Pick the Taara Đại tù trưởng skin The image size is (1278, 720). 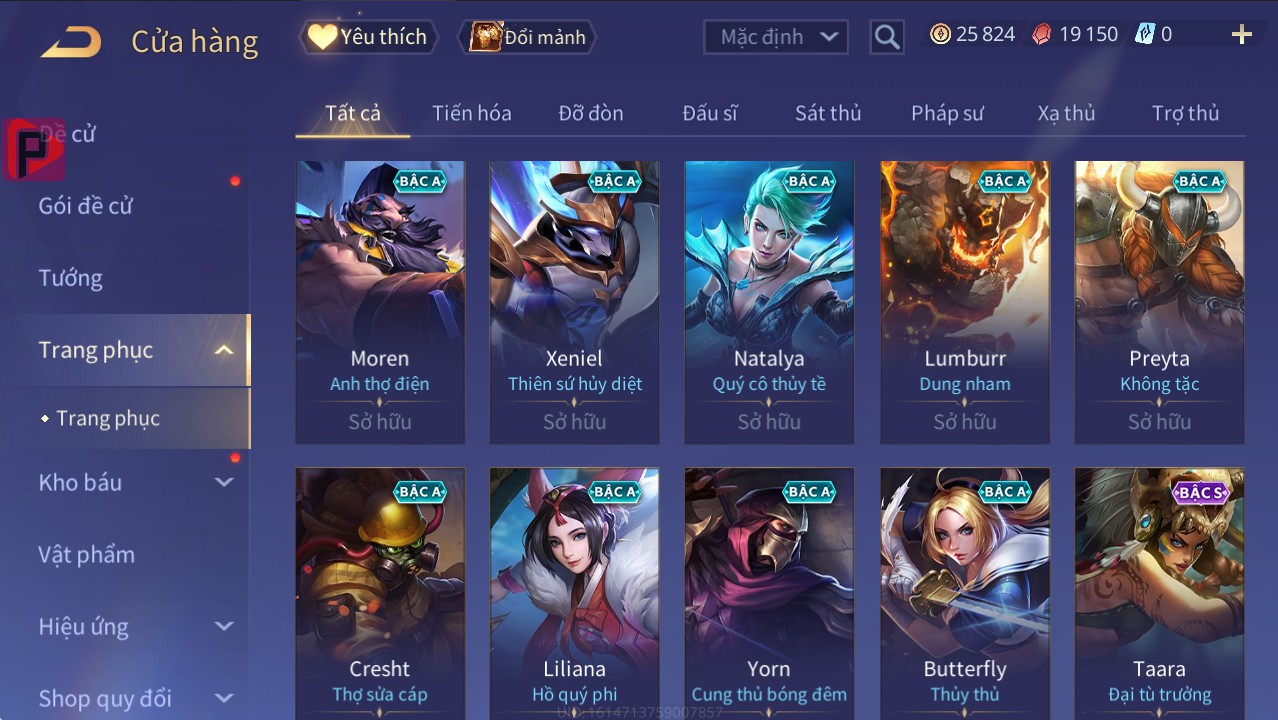[1159, 592]
